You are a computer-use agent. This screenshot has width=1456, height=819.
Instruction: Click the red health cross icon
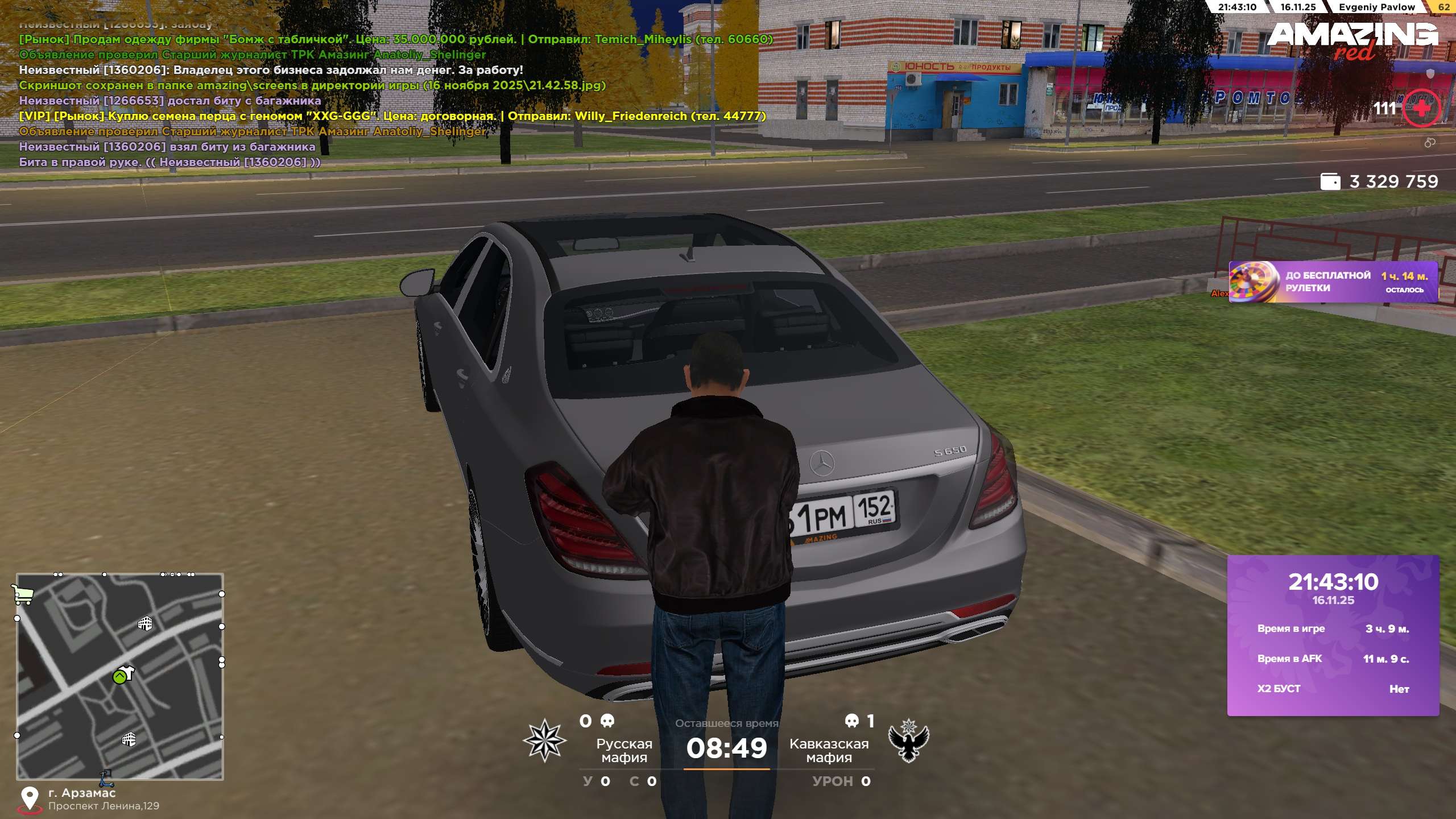(1421, 108)
